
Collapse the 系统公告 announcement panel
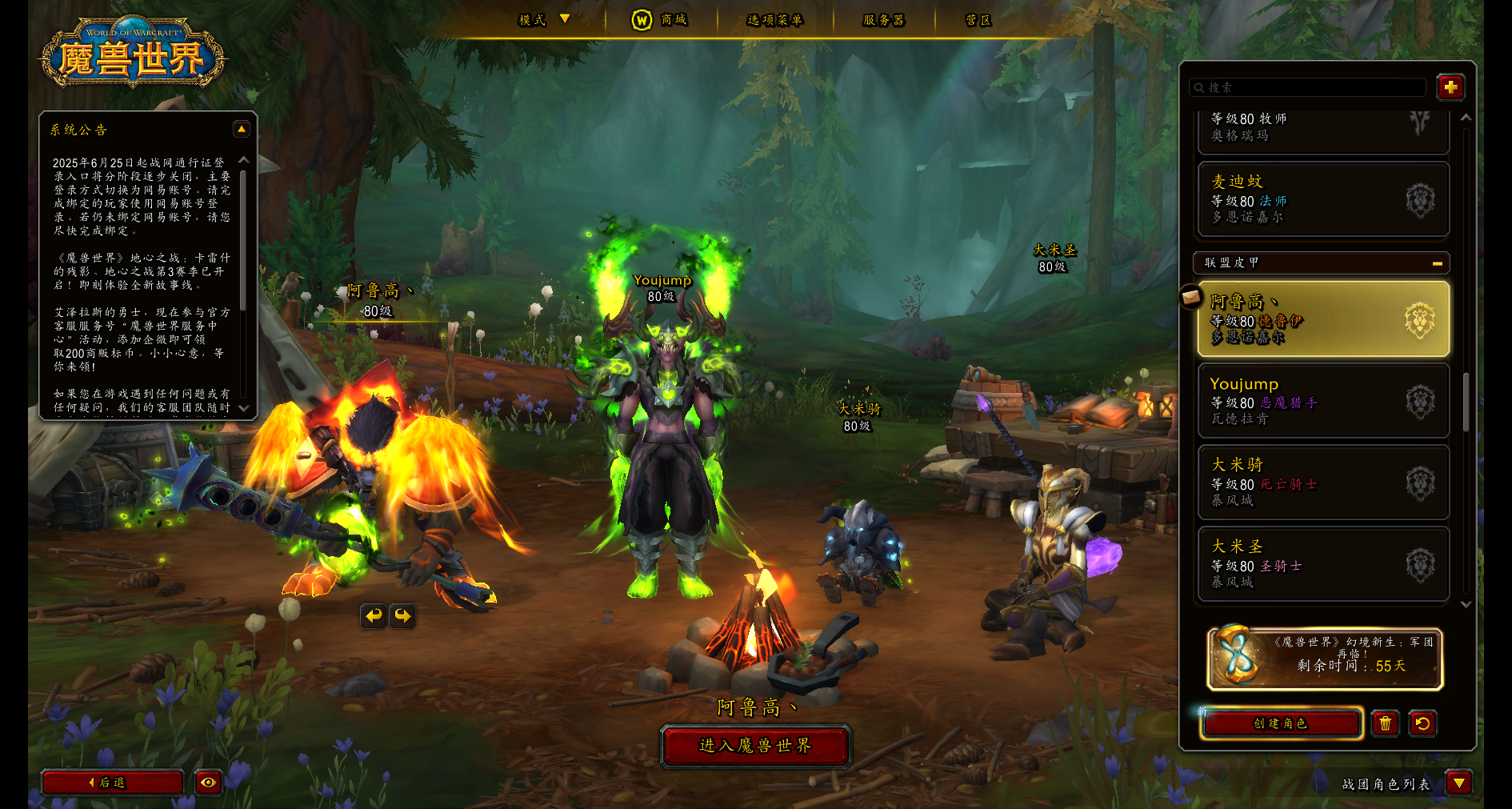tap(241, 129)
